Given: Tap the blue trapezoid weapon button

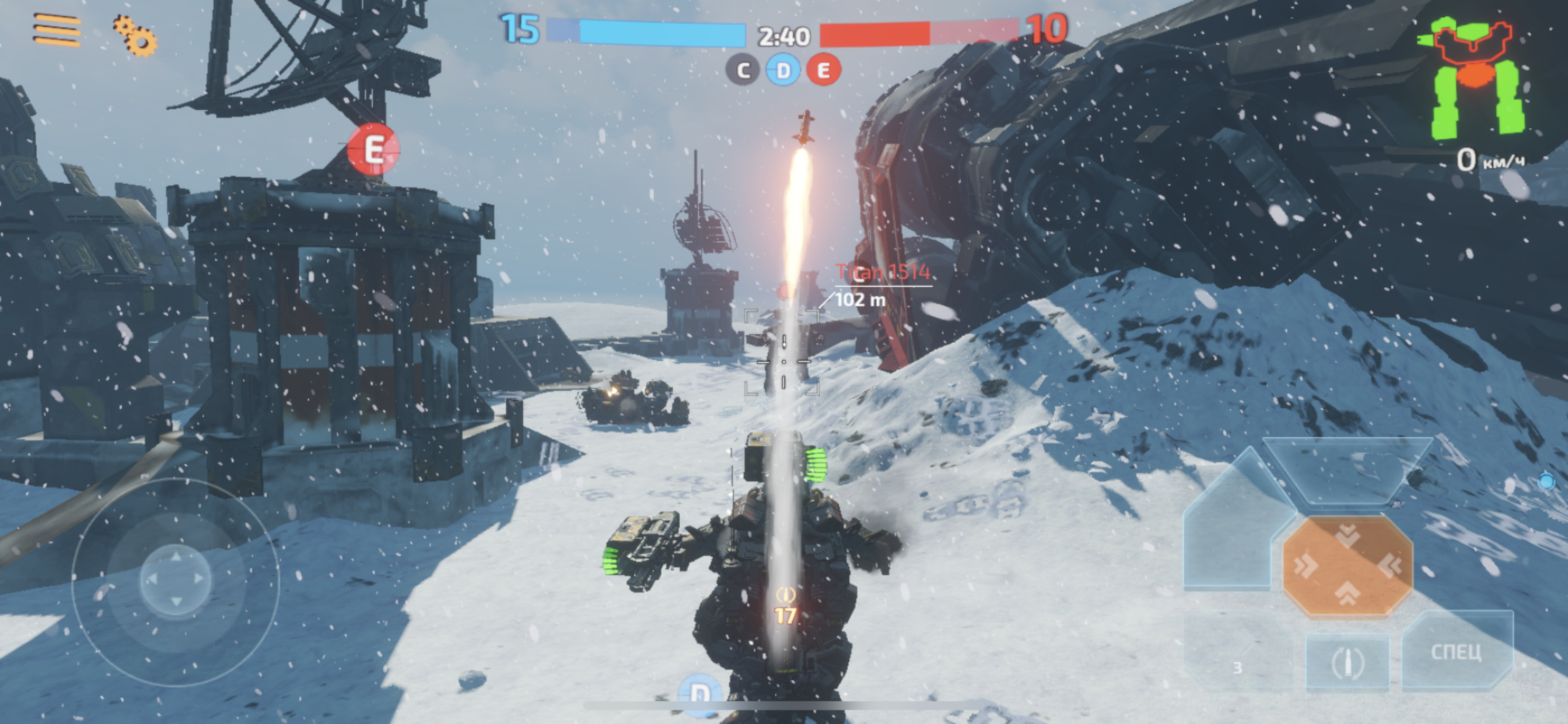Looking at the screenshot, I should (x=1347, y=470).
